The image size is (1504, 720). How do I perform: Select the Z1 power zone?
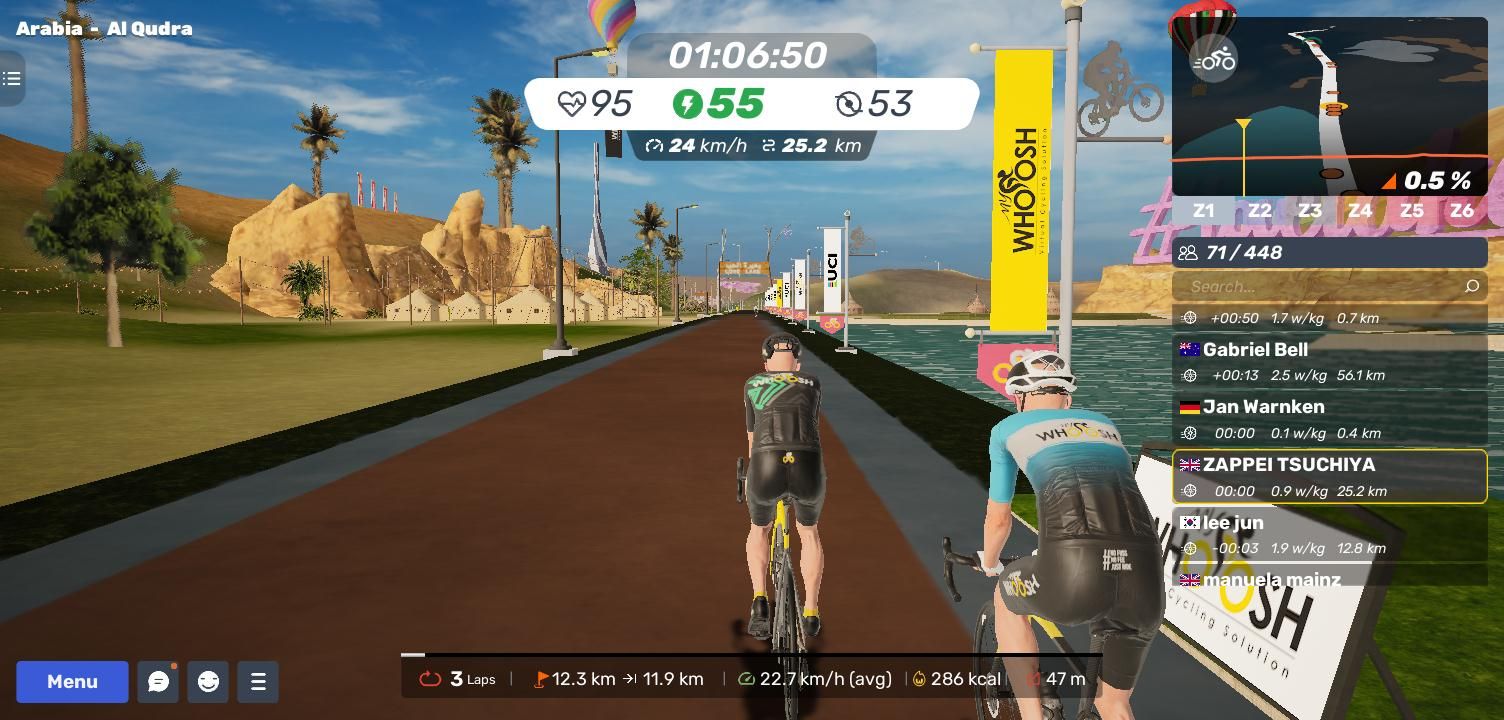click(1204, 211)
